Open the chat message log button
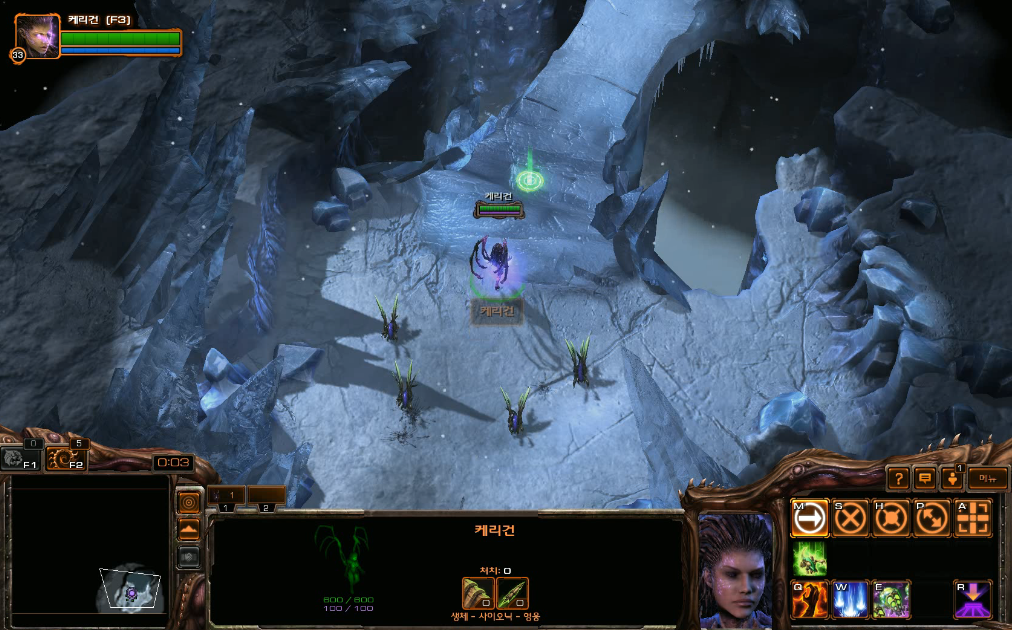The width and height of the screenshot is (1012, 630). pos(925,479)
